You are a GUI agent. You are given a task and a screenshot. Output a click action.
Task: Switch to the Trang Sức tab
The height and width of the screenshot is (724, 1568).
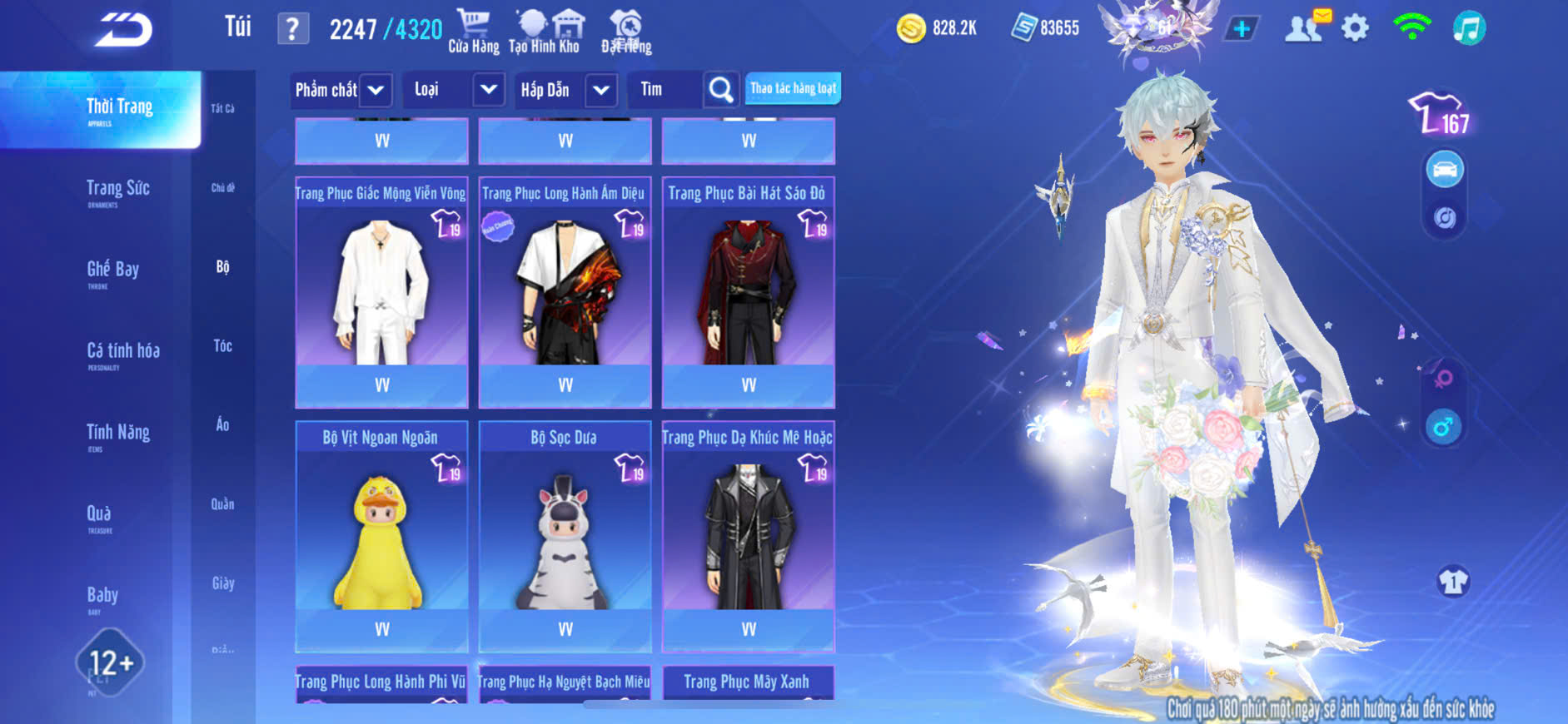point(117,191)
